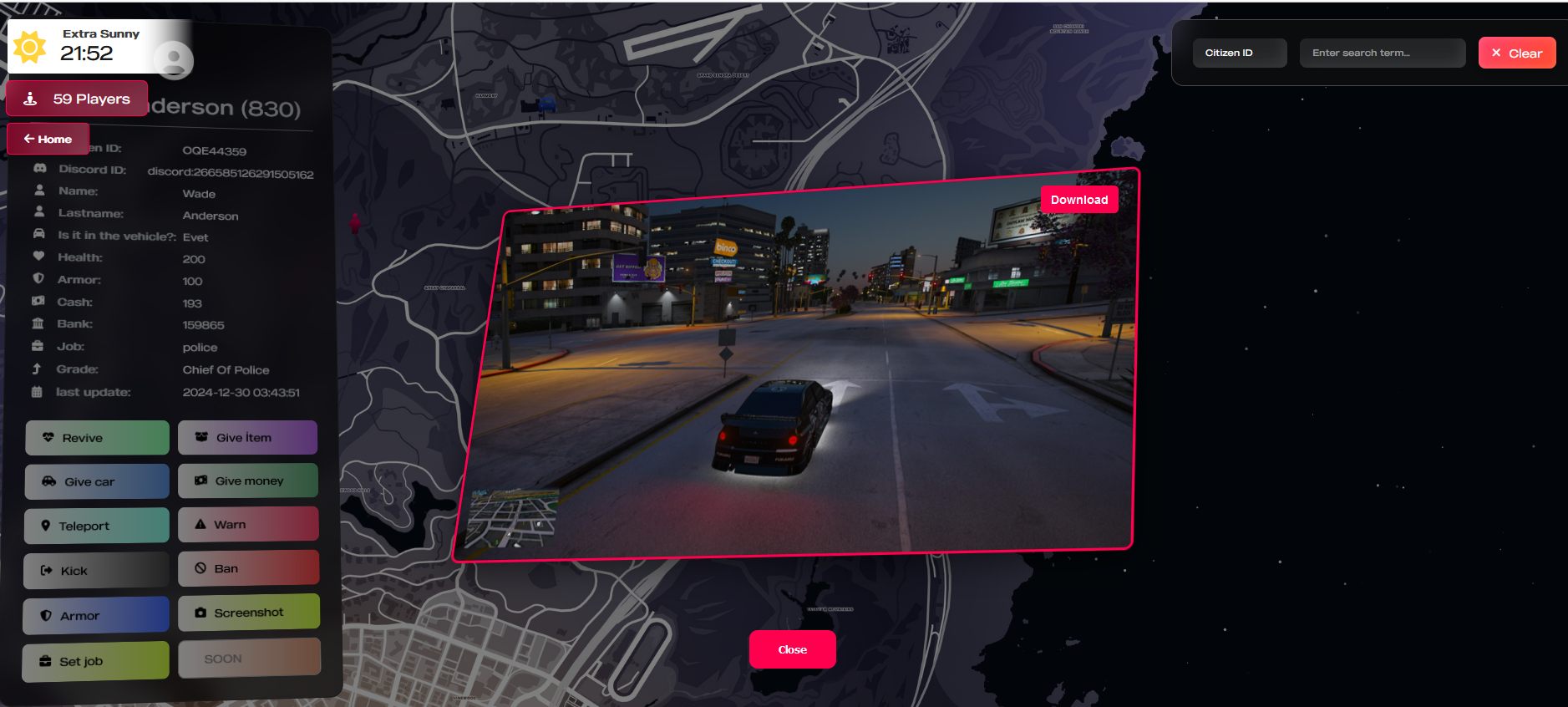This screenshot has width=1568, height=707.
Task: Kick Wade Anderson from the server
Action: coord(96,571)
